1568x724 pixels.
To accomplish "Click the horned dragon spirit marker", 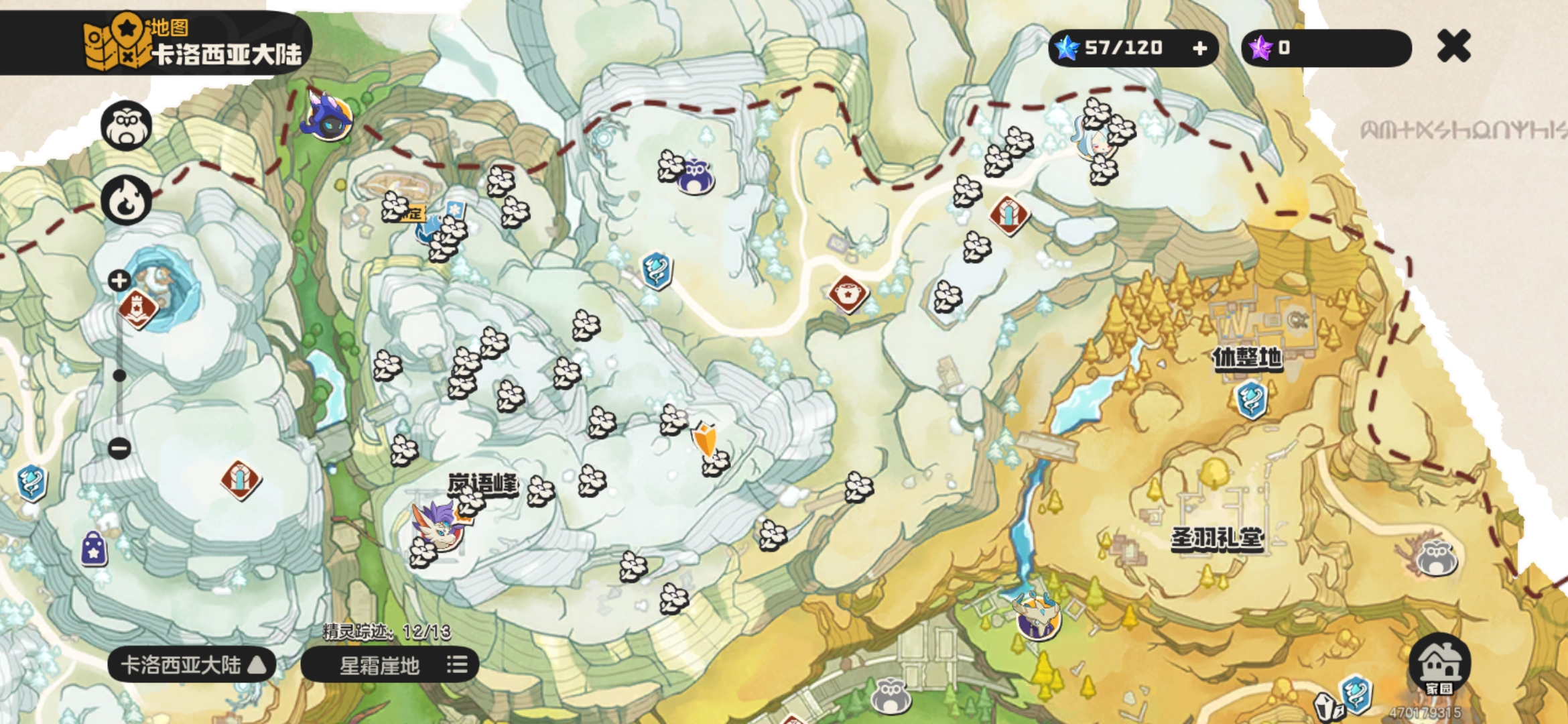I will click(1037, 615).
